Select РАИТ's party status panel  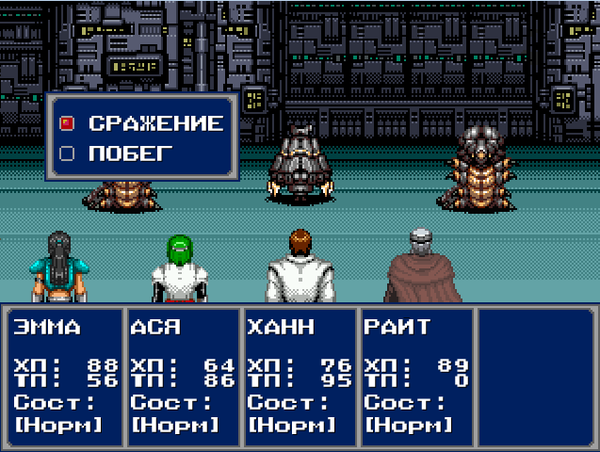tap(415, 375)
